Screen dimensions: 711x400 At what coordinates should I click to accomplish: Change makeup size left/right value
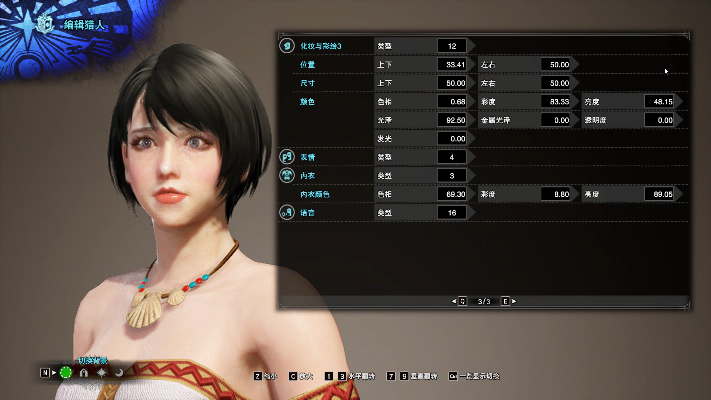pyautogui.click(x=553, y=83)
